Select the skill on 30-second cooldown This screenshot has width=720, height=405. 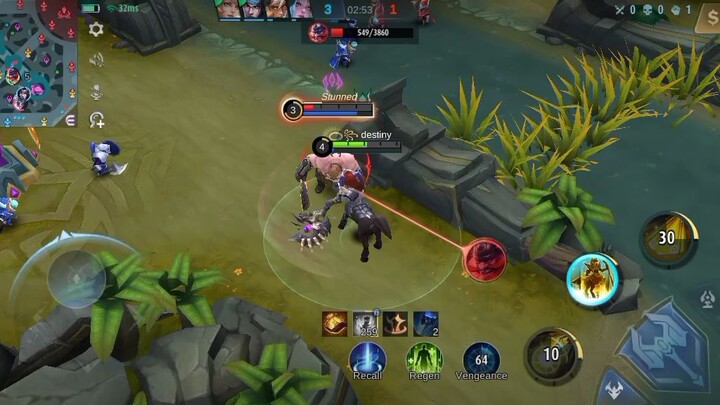[666, 238]
